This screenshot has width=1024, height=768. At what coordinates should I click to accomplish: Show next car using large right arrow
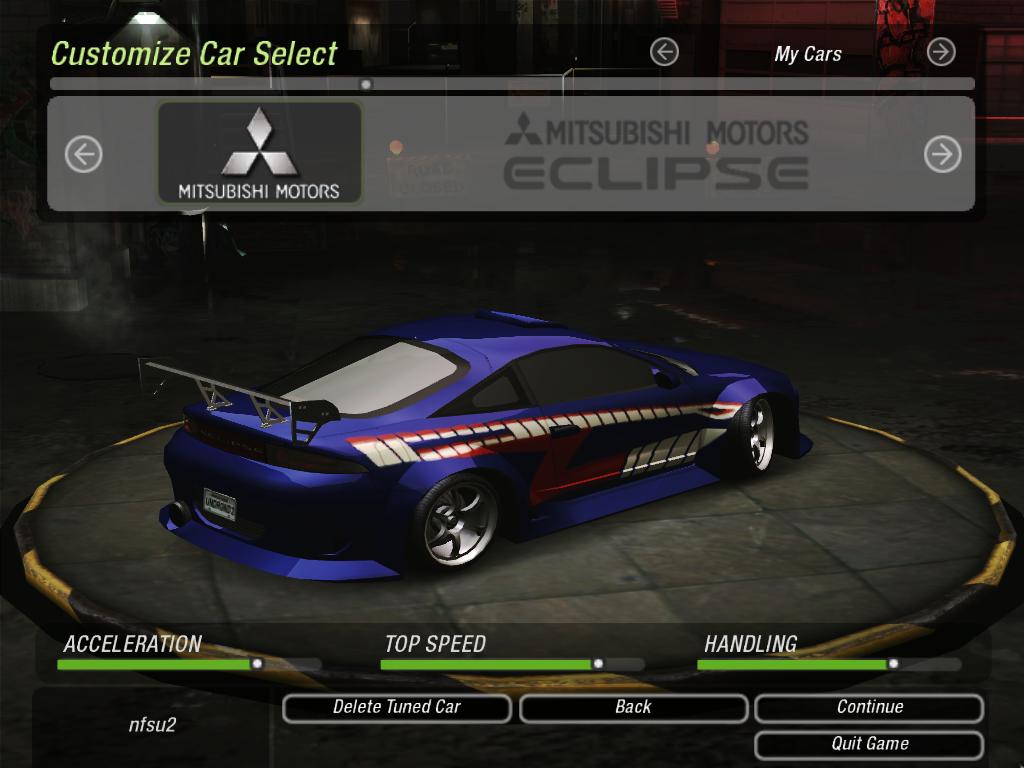[x=942, y=154]
